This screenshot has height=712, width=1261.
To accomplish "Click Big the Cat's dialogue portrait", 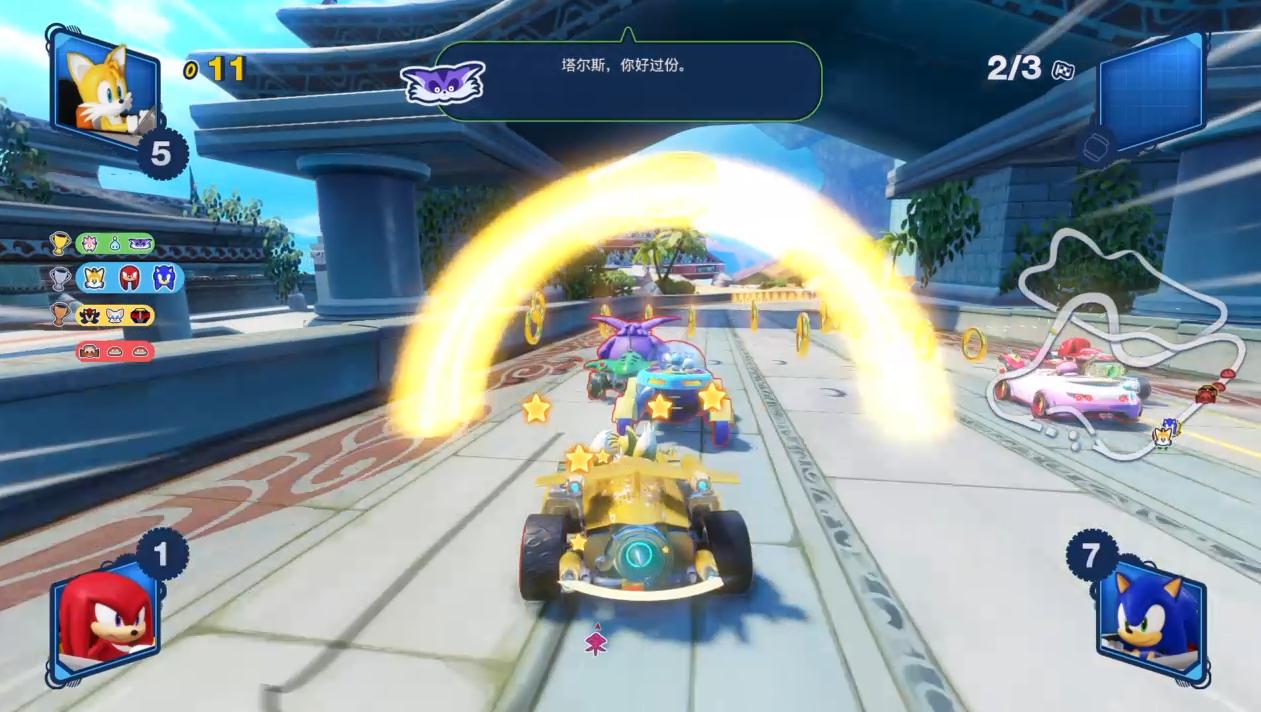I will (443, 82).
